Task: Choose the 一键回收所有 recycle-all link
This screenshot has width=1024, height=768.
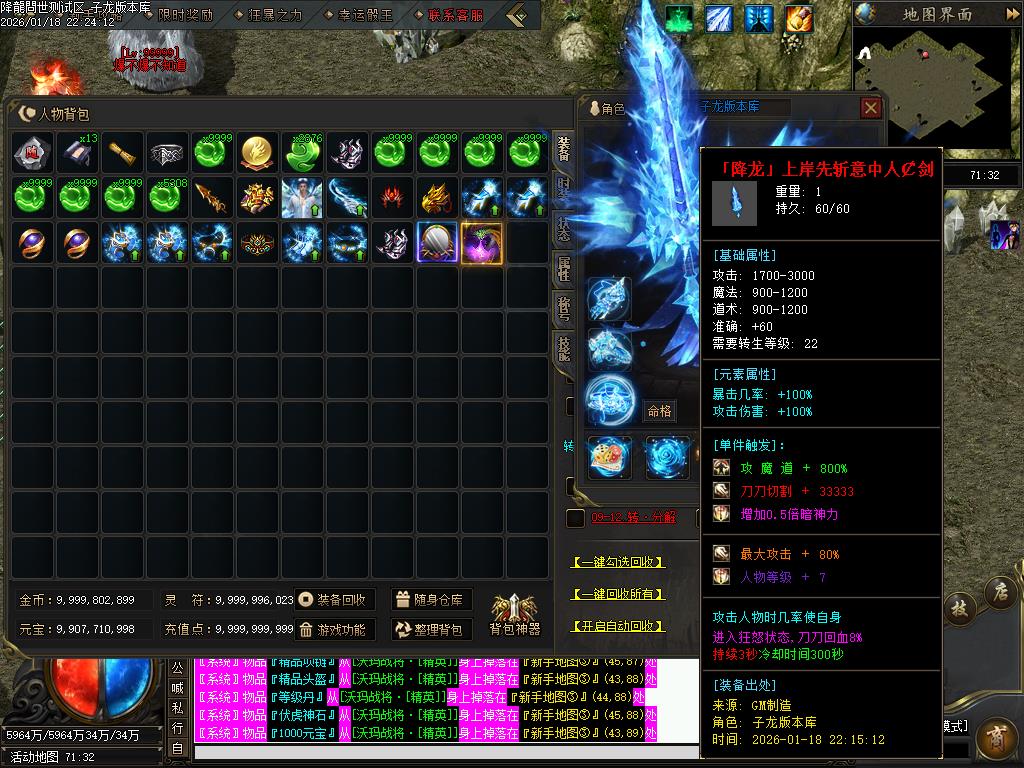Action: (618, 594)
